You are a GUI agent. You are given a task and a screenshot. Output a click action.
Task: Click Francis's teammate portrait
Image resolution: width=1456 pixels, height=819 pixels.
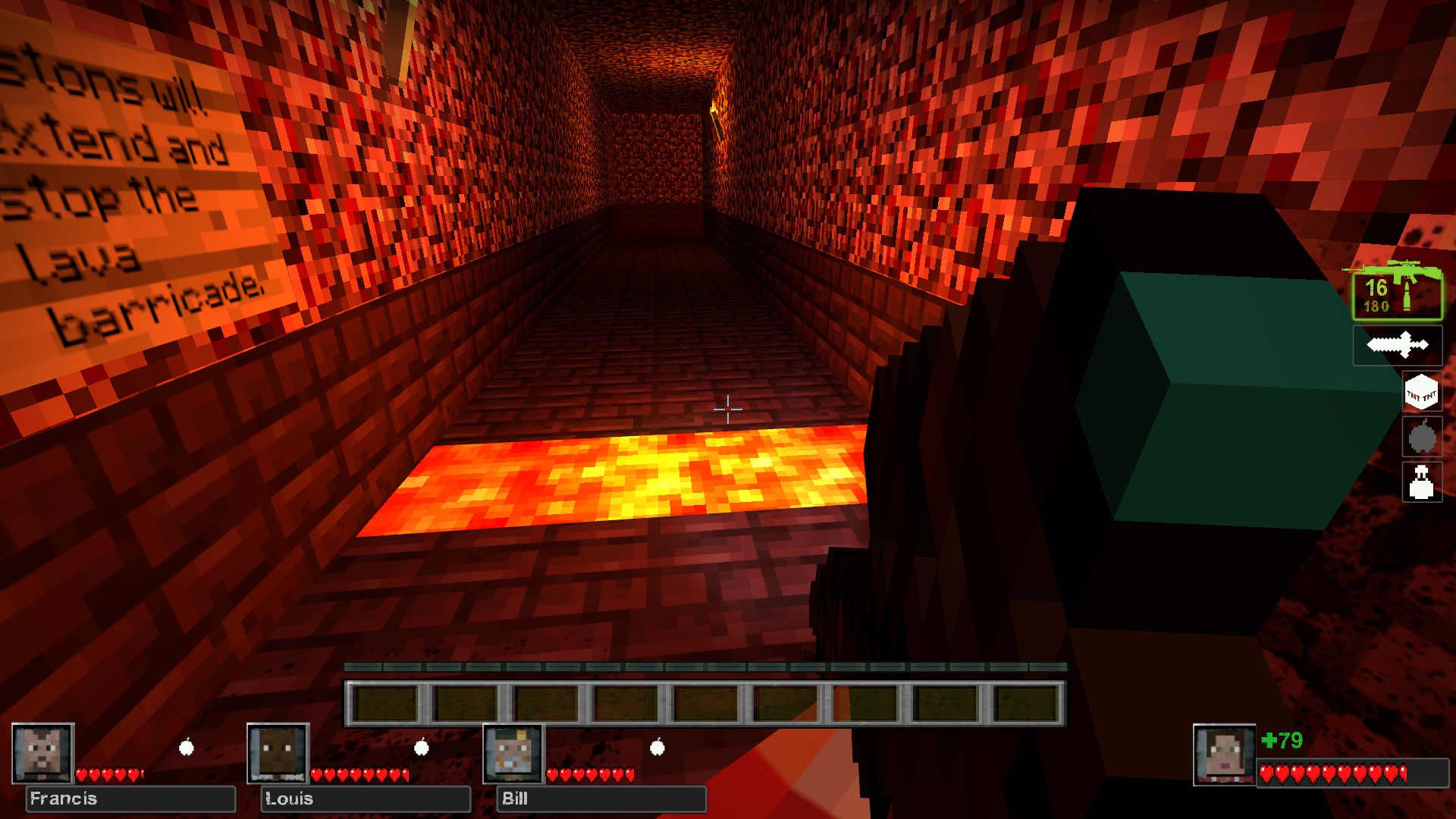click(x=43, y=753)
